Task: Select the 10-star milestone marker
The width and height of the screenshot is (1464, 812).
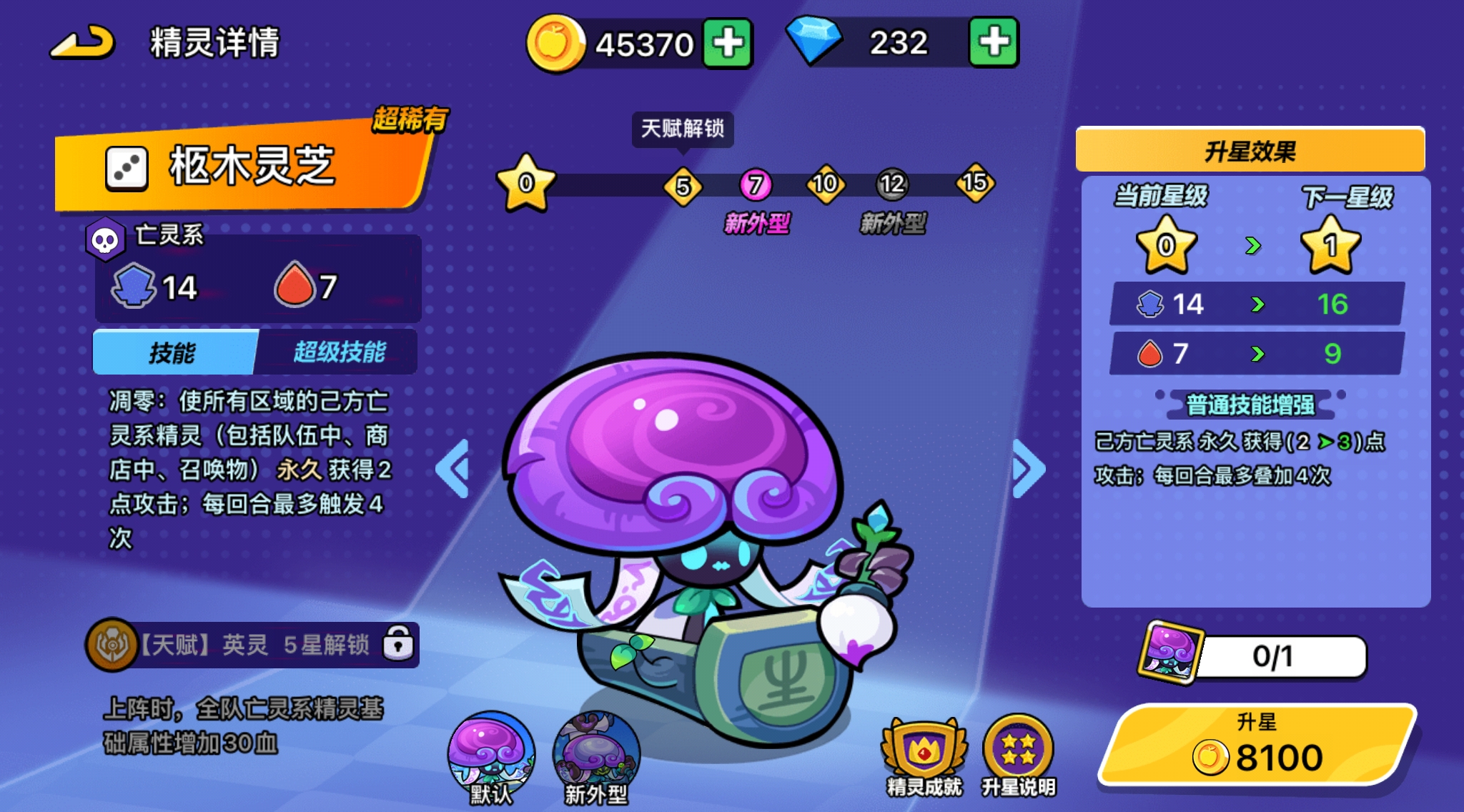Action: pyautogui.click(x=825, y=184)
